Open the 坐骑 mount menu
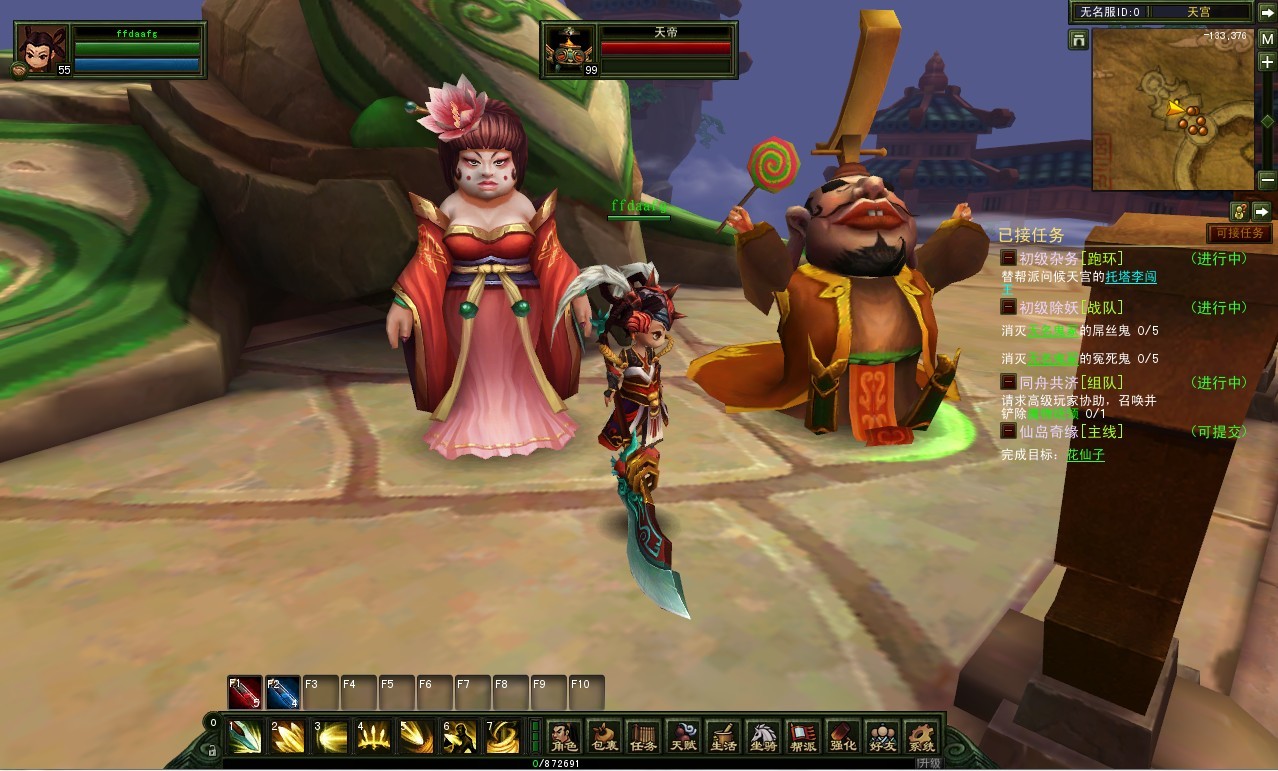 point(762,738)
